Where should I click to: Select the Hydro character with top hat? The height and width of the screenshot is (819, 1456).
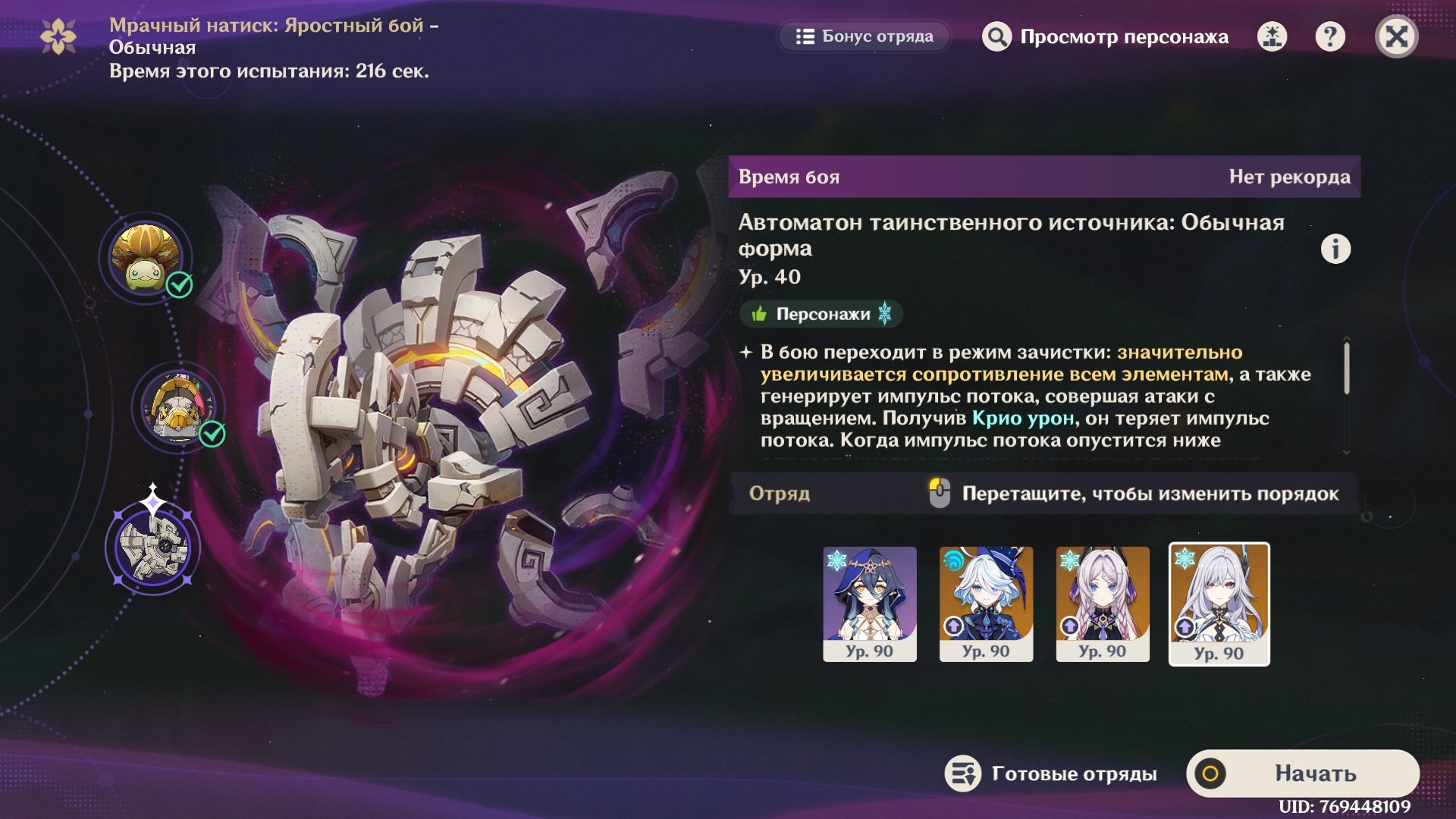pyautogui.click(x=986, y=604)
